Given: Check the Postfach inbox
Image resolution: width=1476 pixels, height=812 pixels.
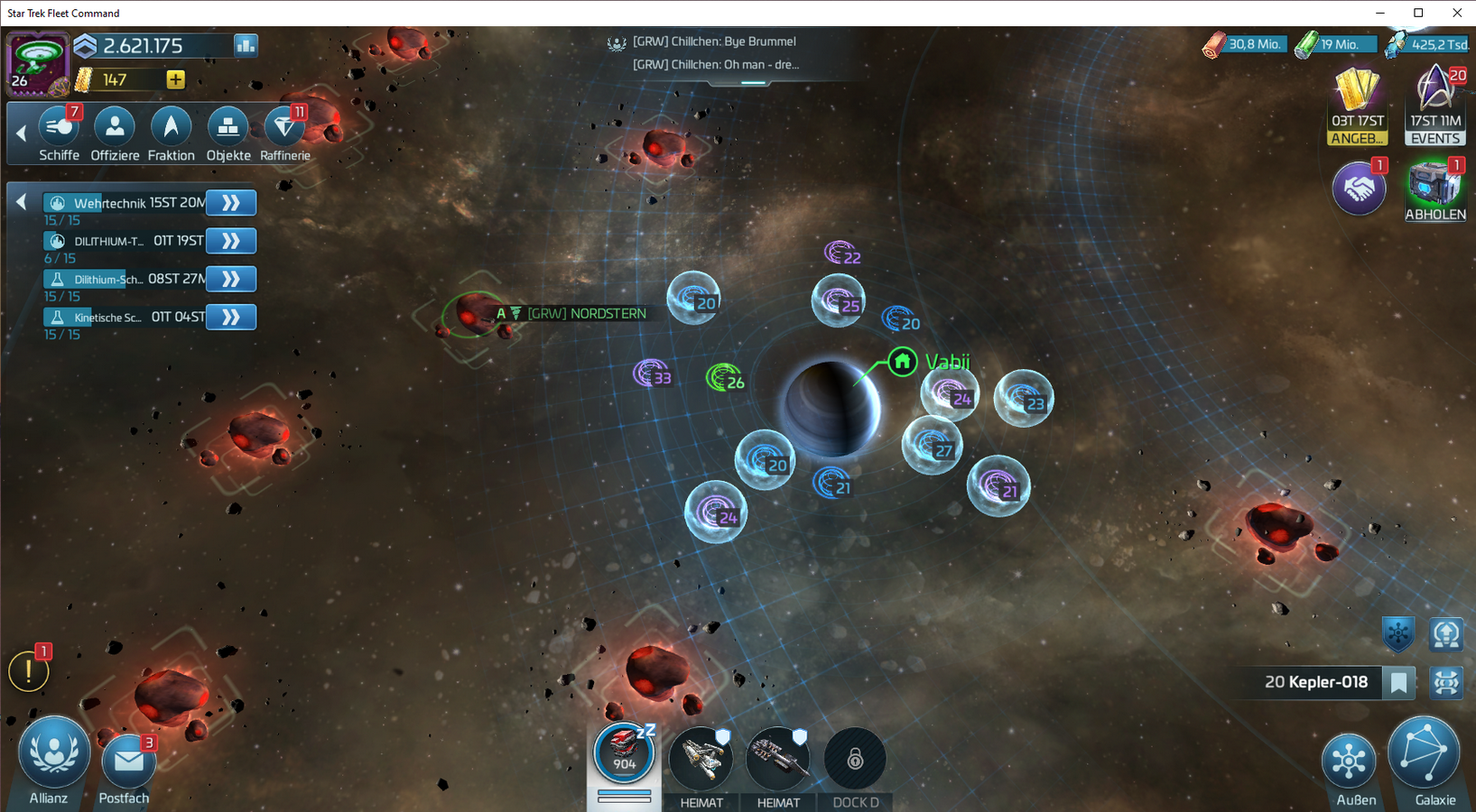Looking at the screenshot, I should pyautogui.click(x=127, y=765).
